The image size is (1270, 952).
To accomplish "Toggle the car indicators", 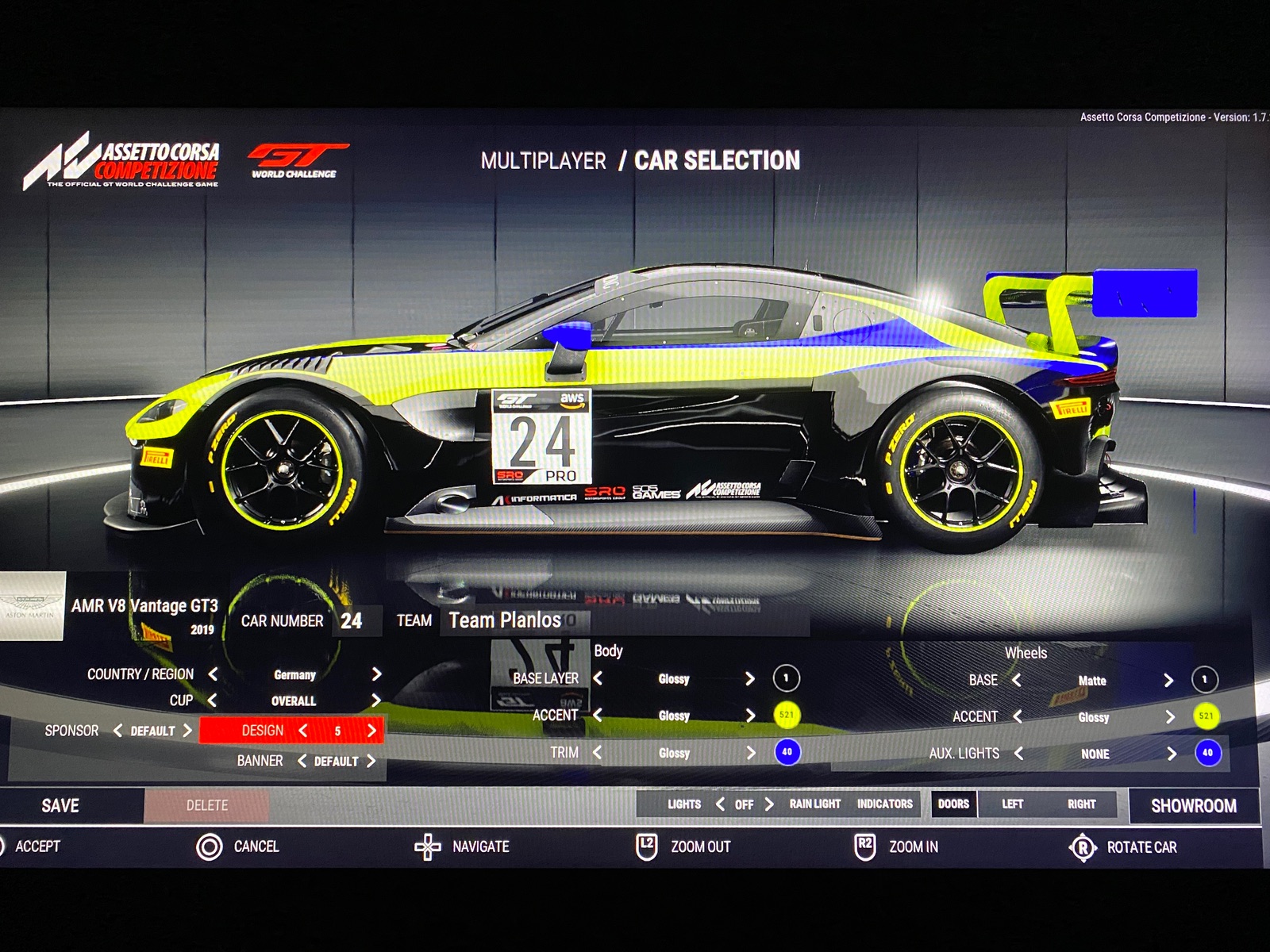I will coord(884,804).
